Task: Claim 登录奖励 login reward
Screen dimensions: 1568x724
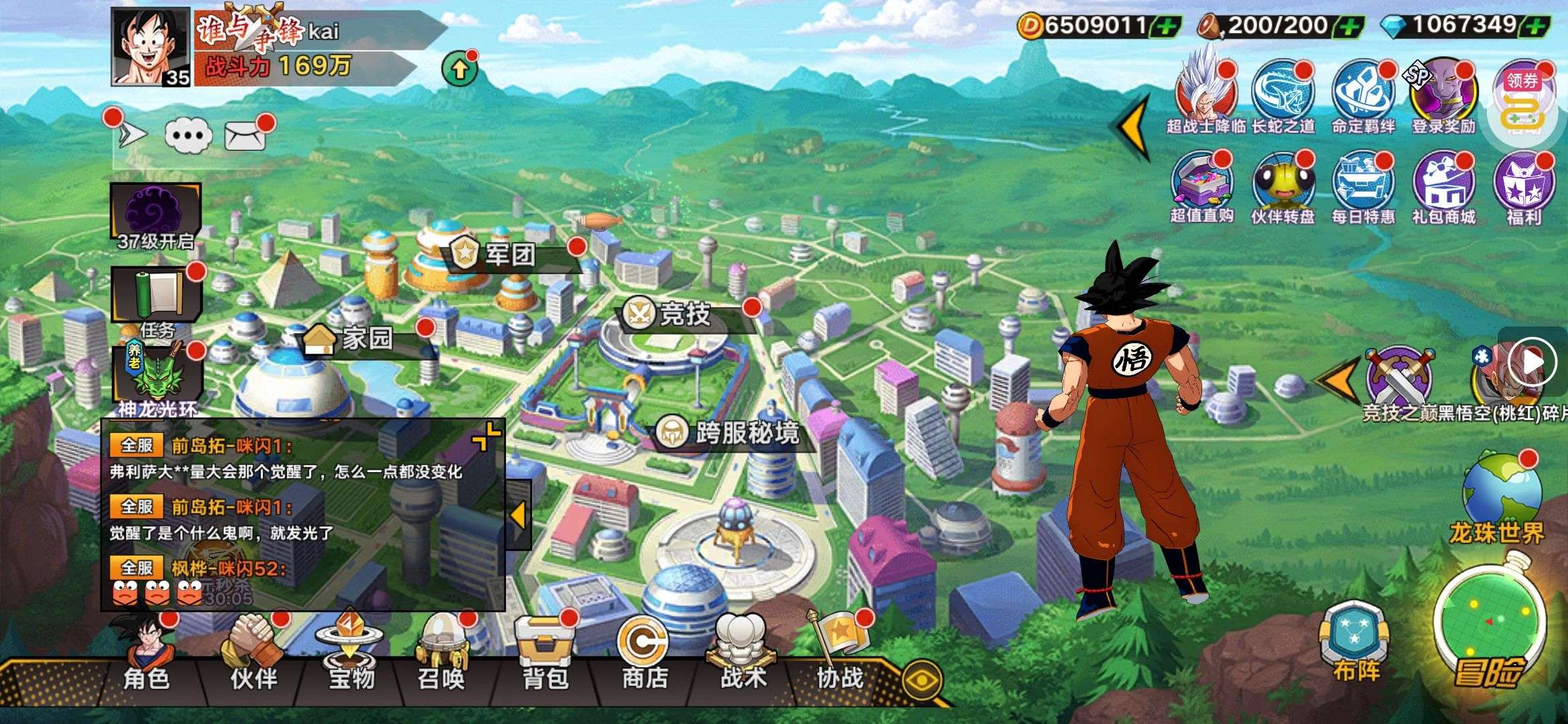Action: point(1443,95)
